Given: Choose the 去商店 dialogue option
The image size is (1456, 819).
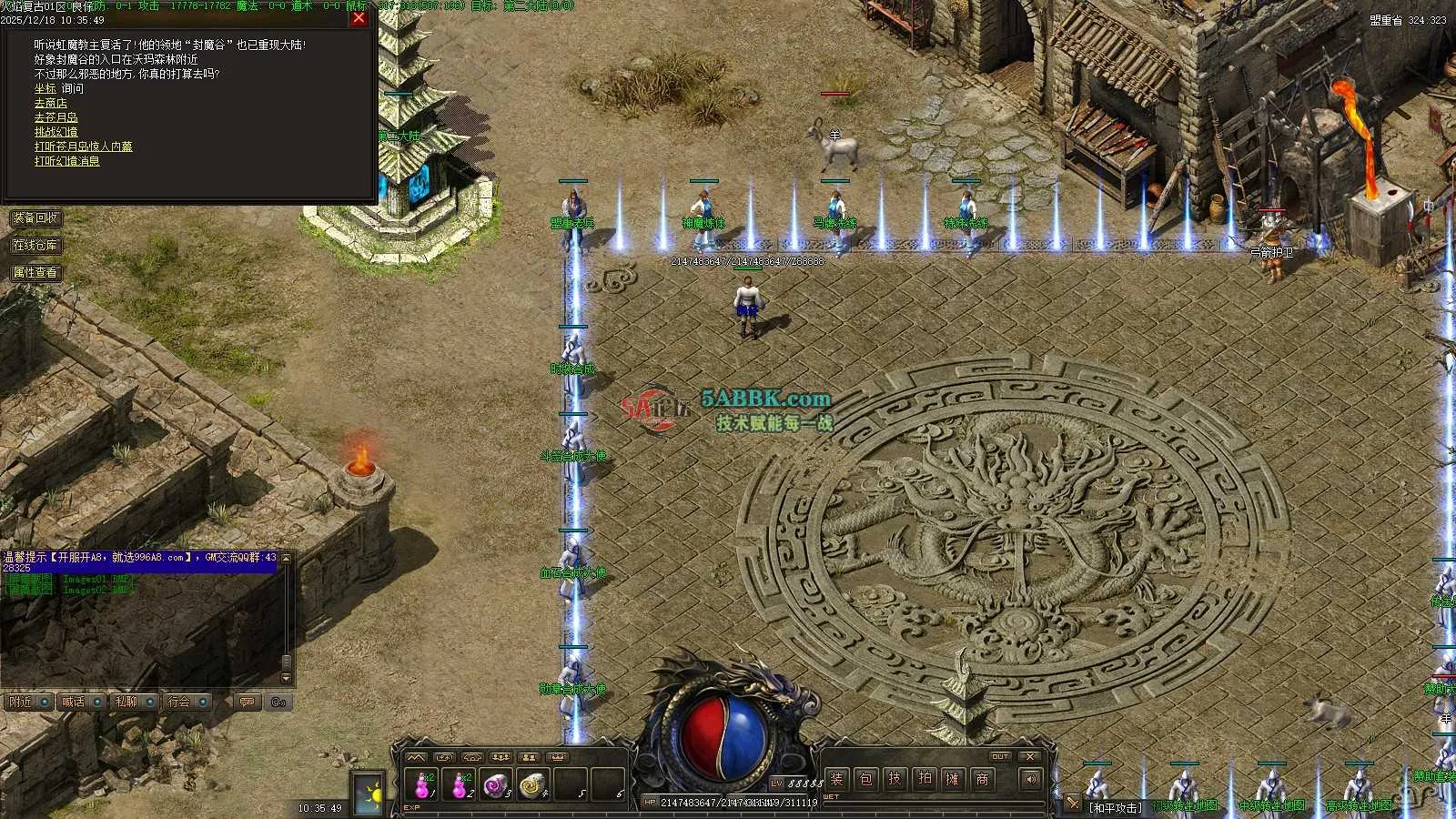Looking at the screenshot, I should [51, 103].
